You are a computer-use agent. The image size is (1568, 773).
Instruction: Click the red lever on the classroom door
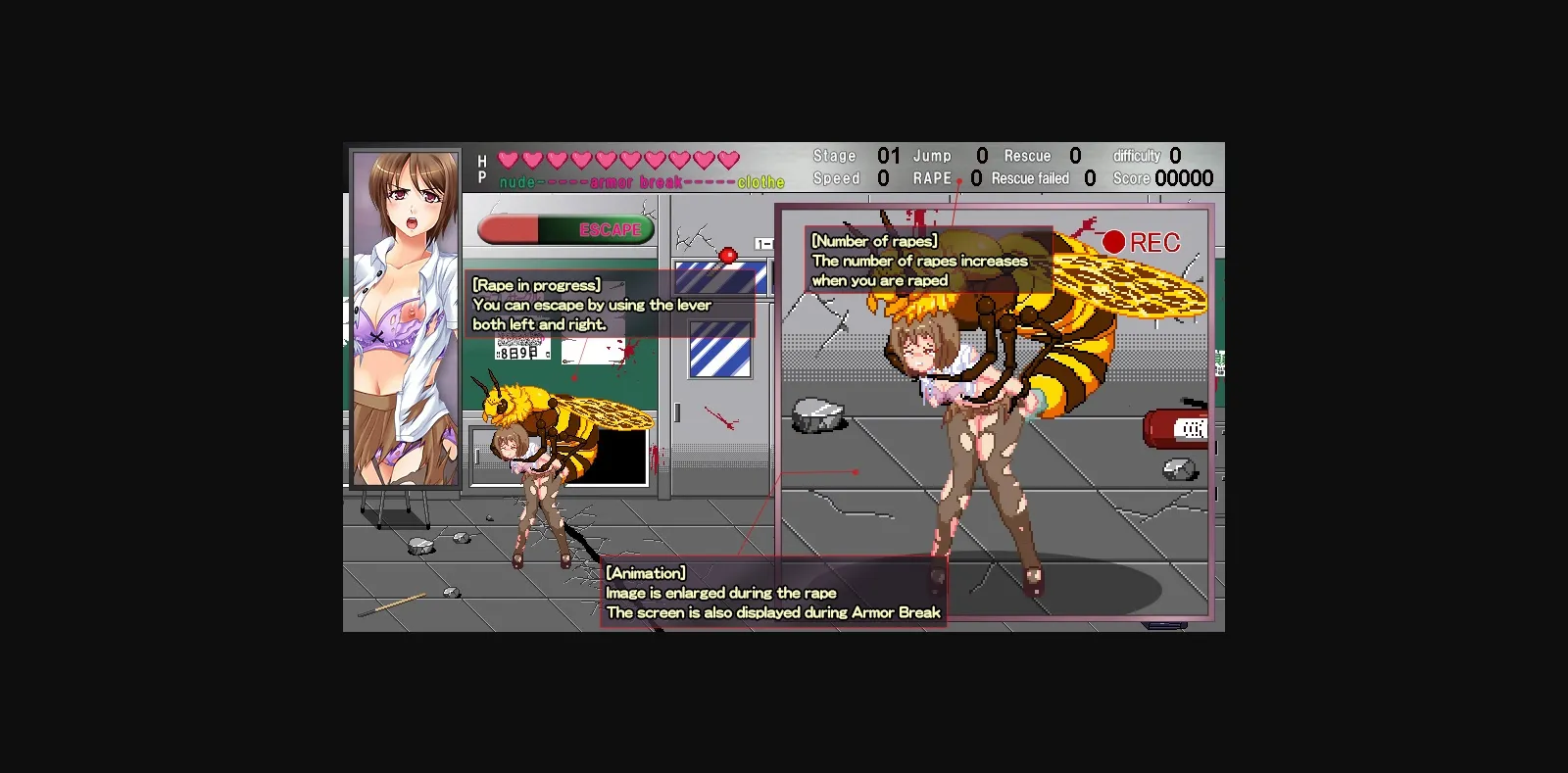point(727,253)
